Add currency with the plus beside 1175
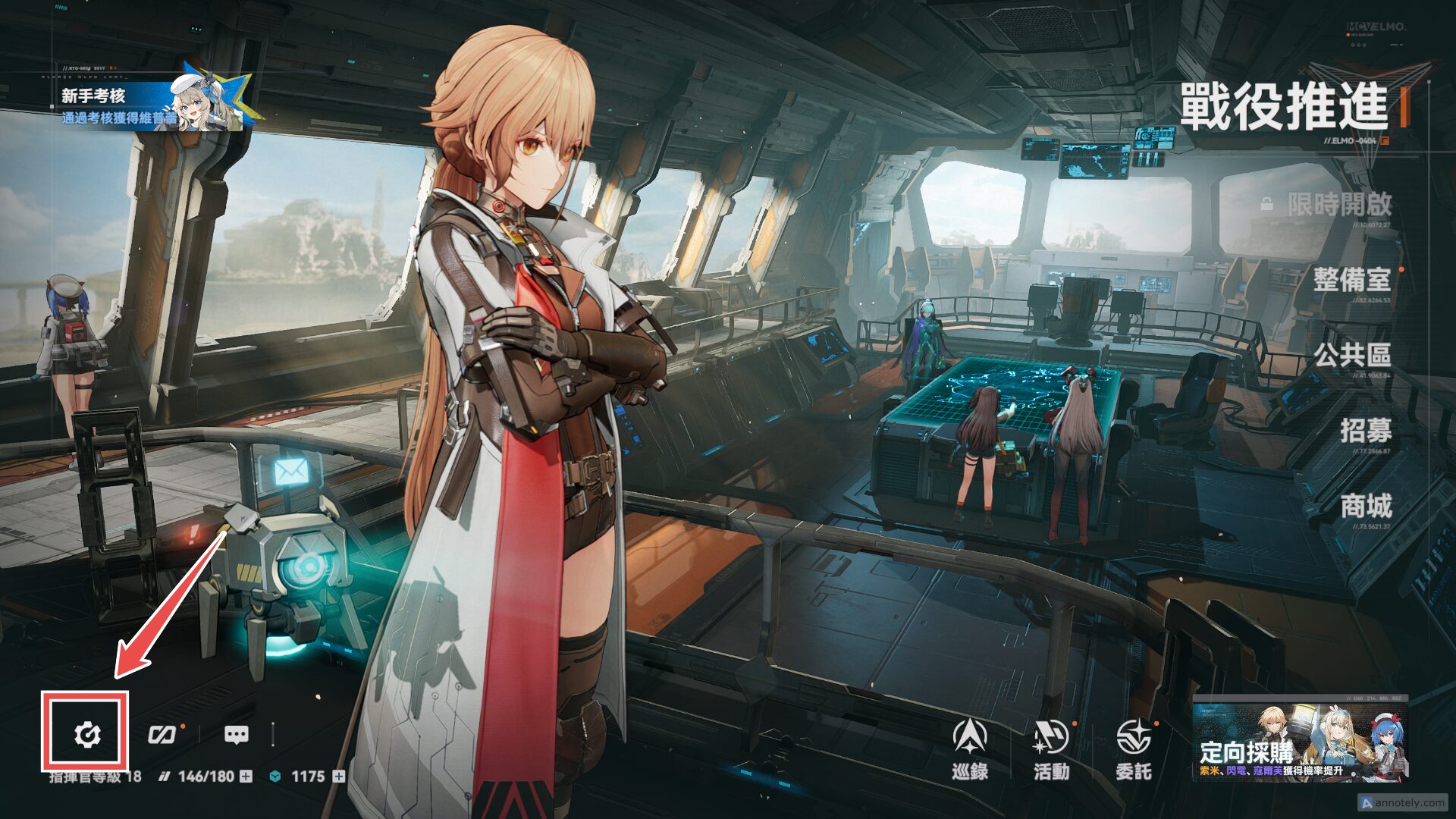 (339, 777)
